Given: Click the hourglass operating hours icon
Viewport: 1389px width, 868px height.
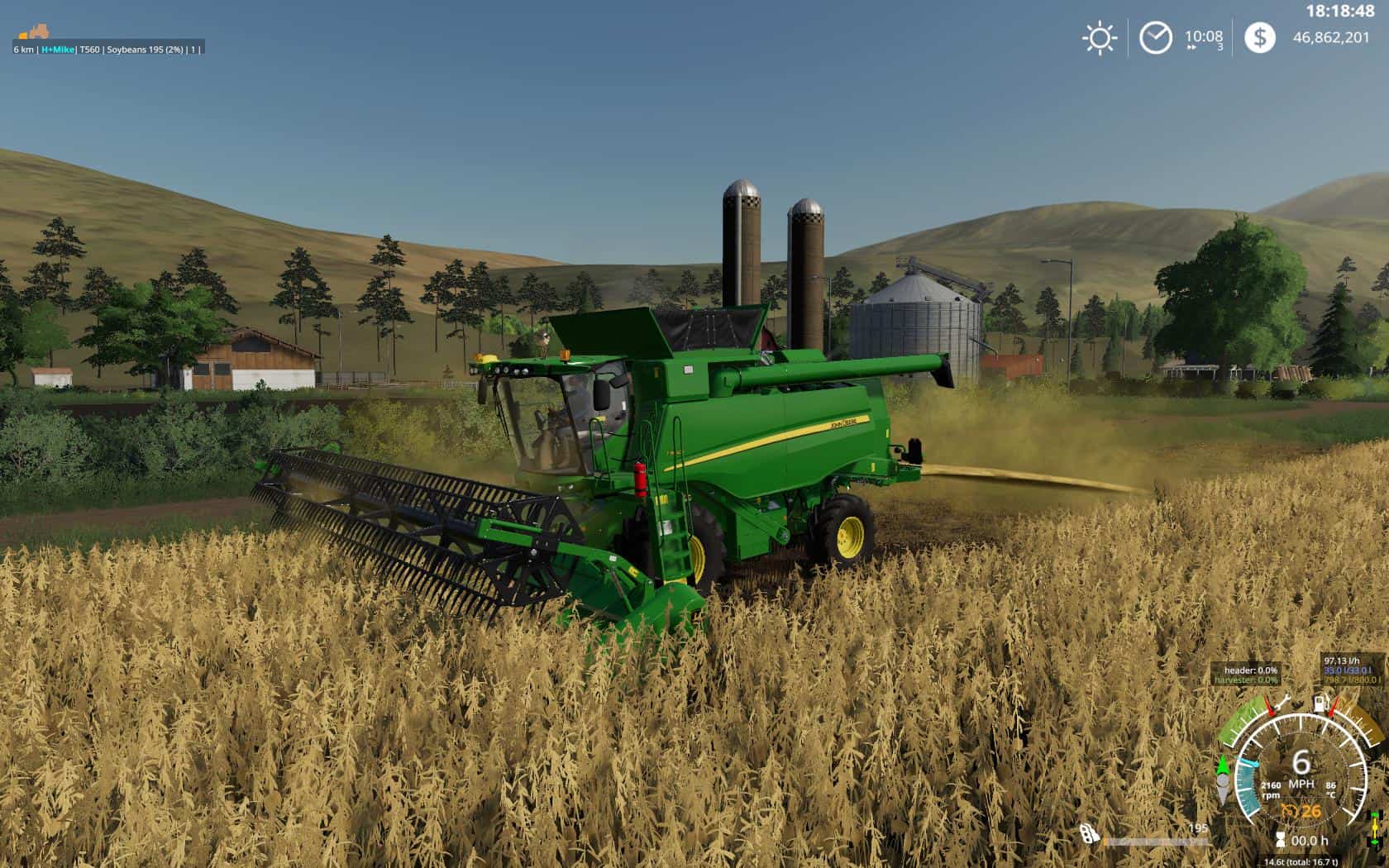Looking at the screenshot, I should click(1281, 841).
